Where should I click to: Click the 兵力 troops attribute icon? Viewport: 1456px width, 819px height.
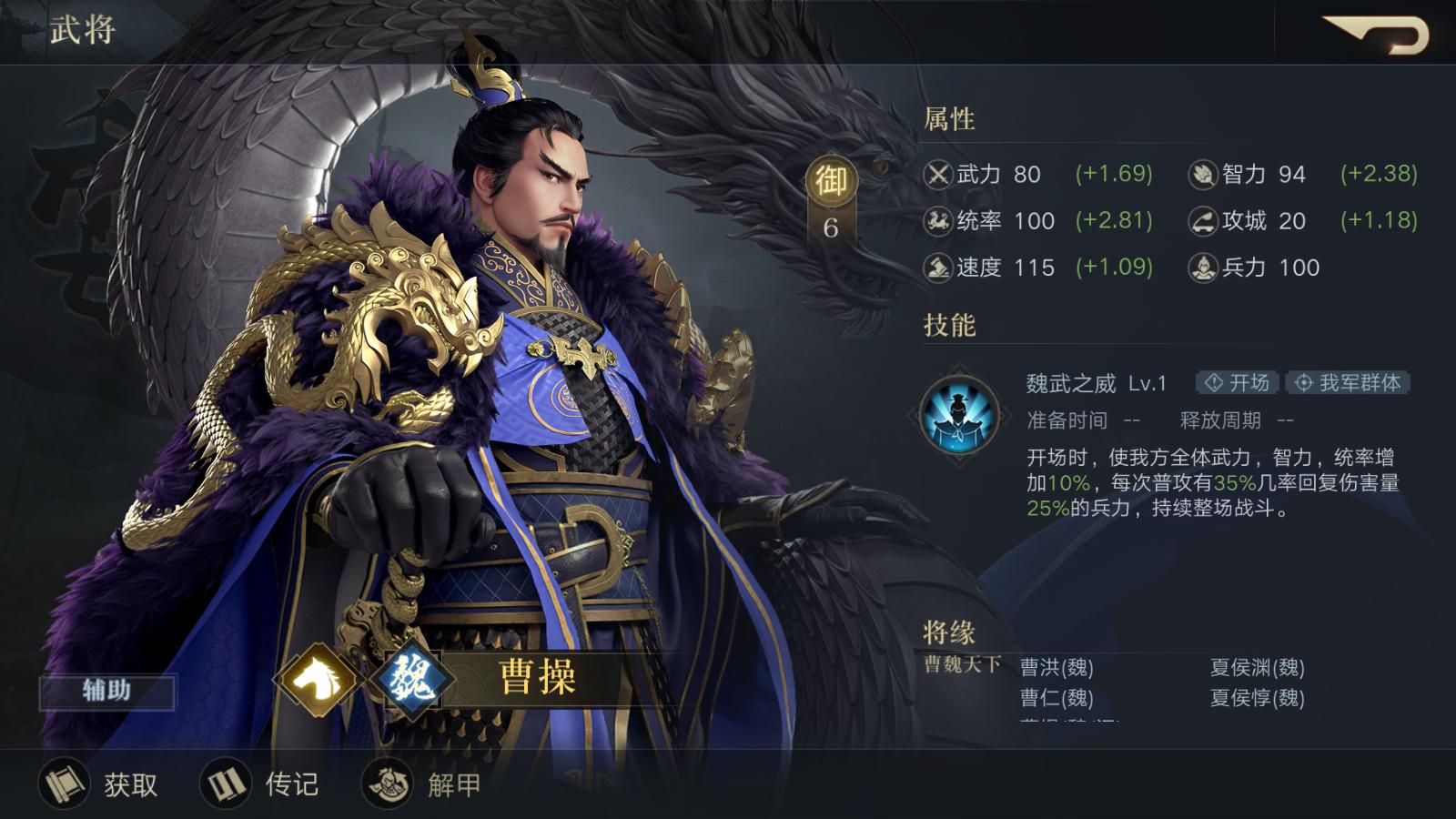1203,268
